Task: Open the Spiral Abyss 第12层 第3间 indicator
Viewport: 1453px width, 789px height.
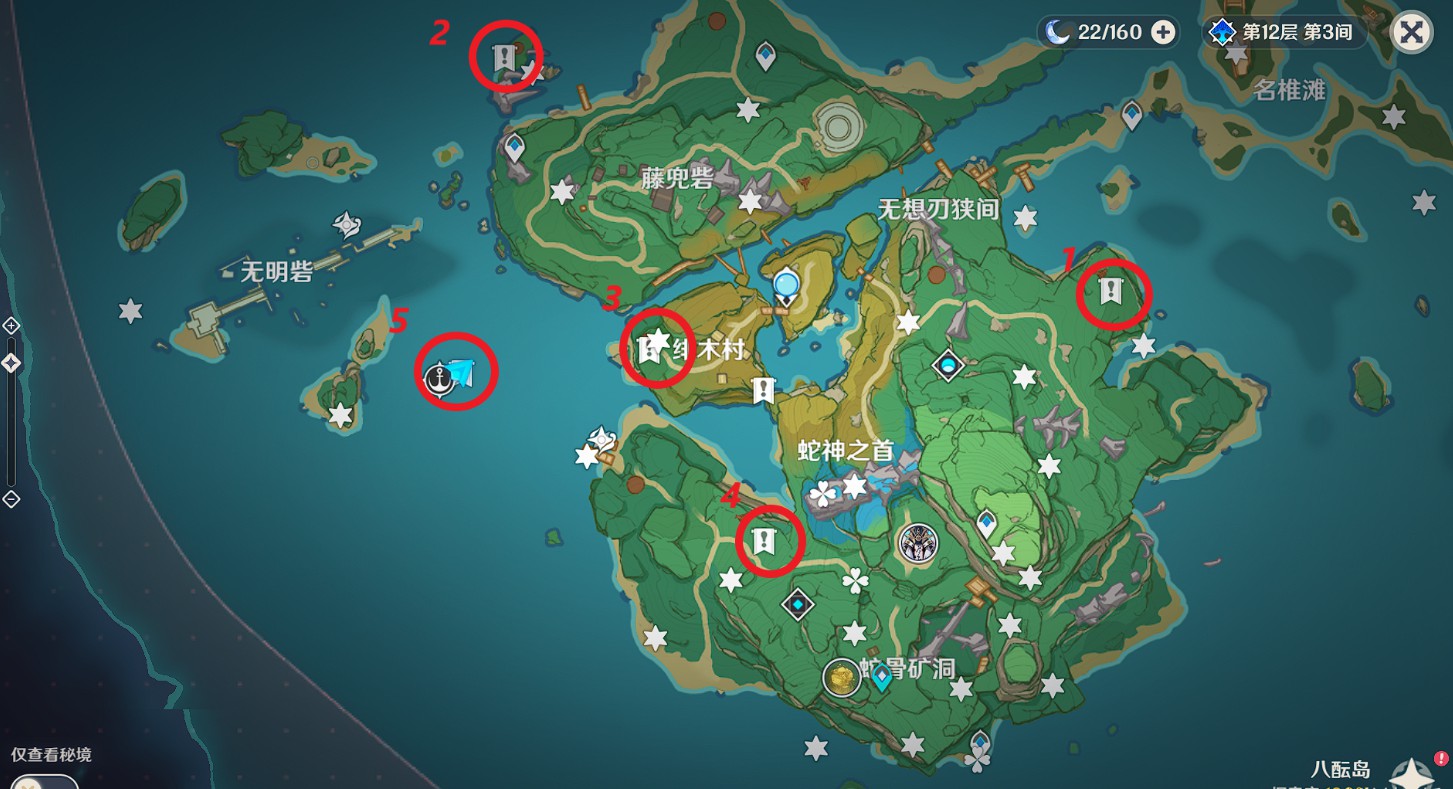Action: 1283,32
